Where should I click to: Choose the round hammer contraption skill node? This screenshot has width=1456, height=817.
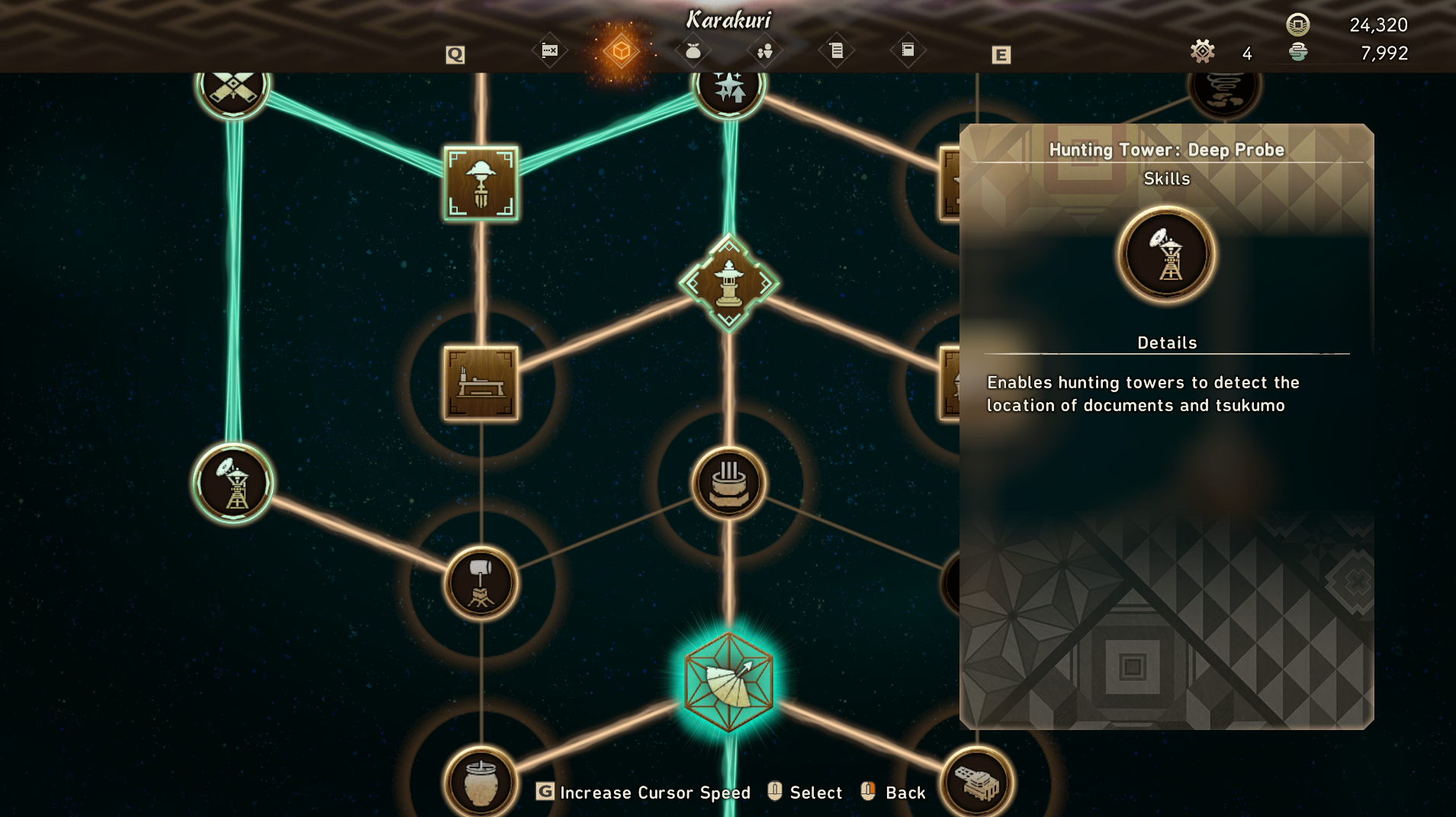[x=481, y=584]
